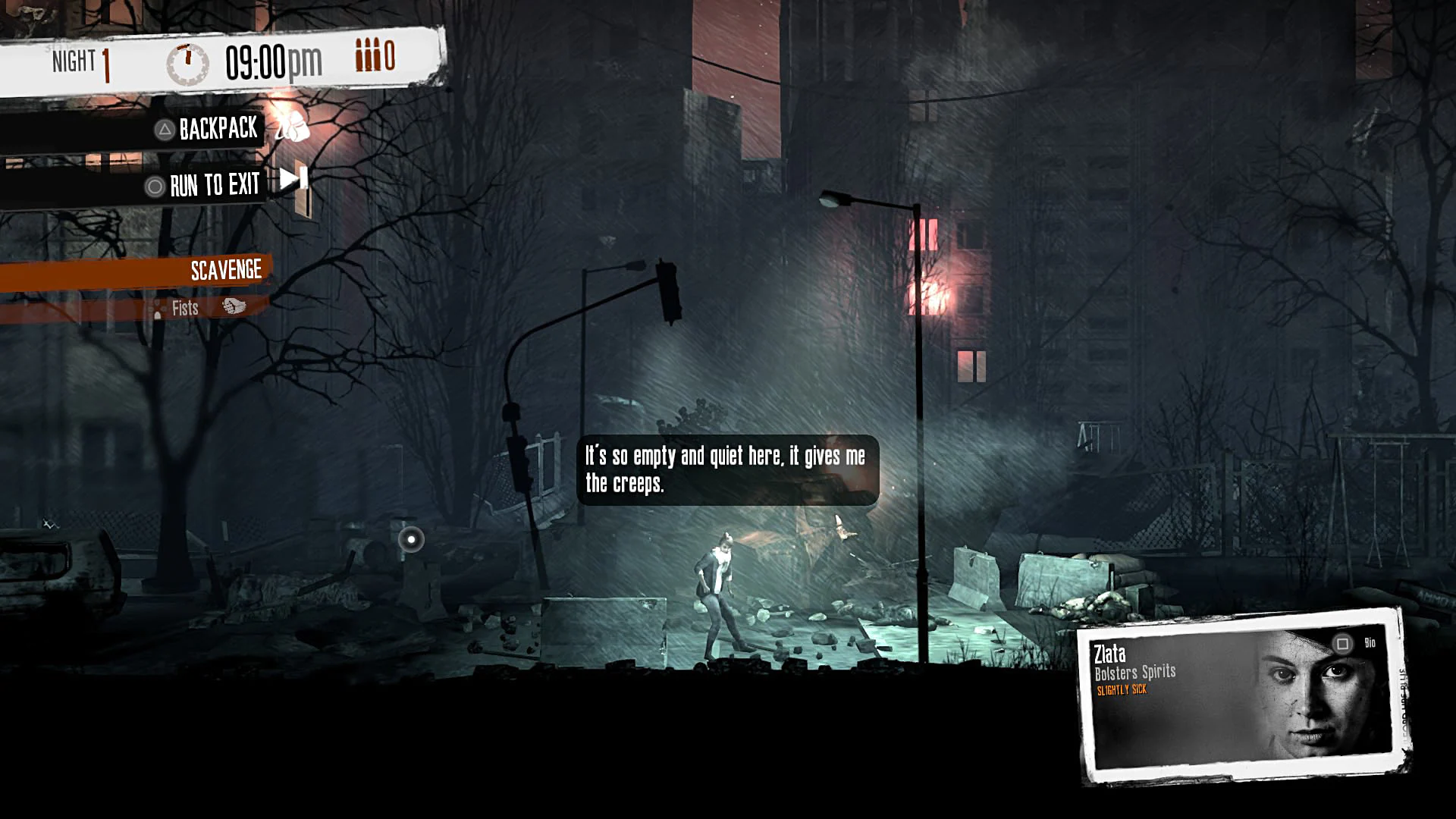Click the square button icon on Zlata's card
This screenshot has width=1456, height=819.
pos(1342,643)
